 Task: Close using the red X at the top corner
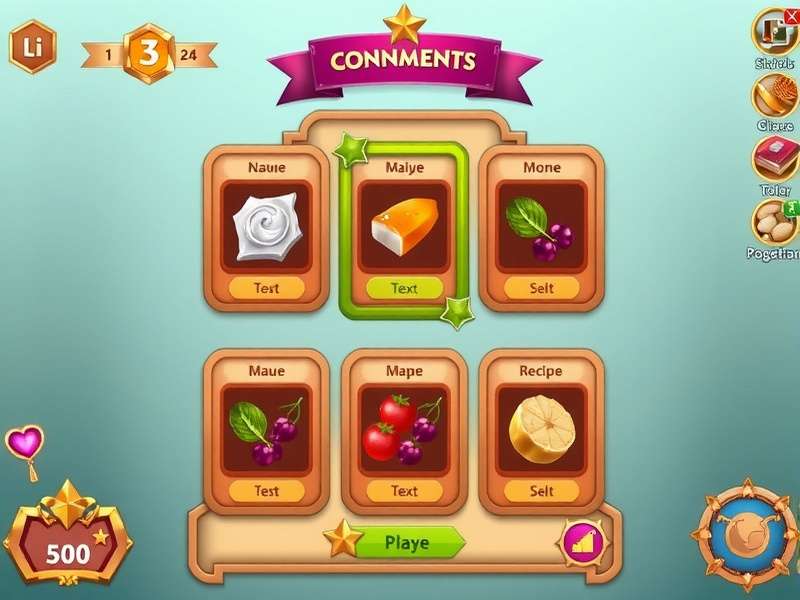coord(792,15)
